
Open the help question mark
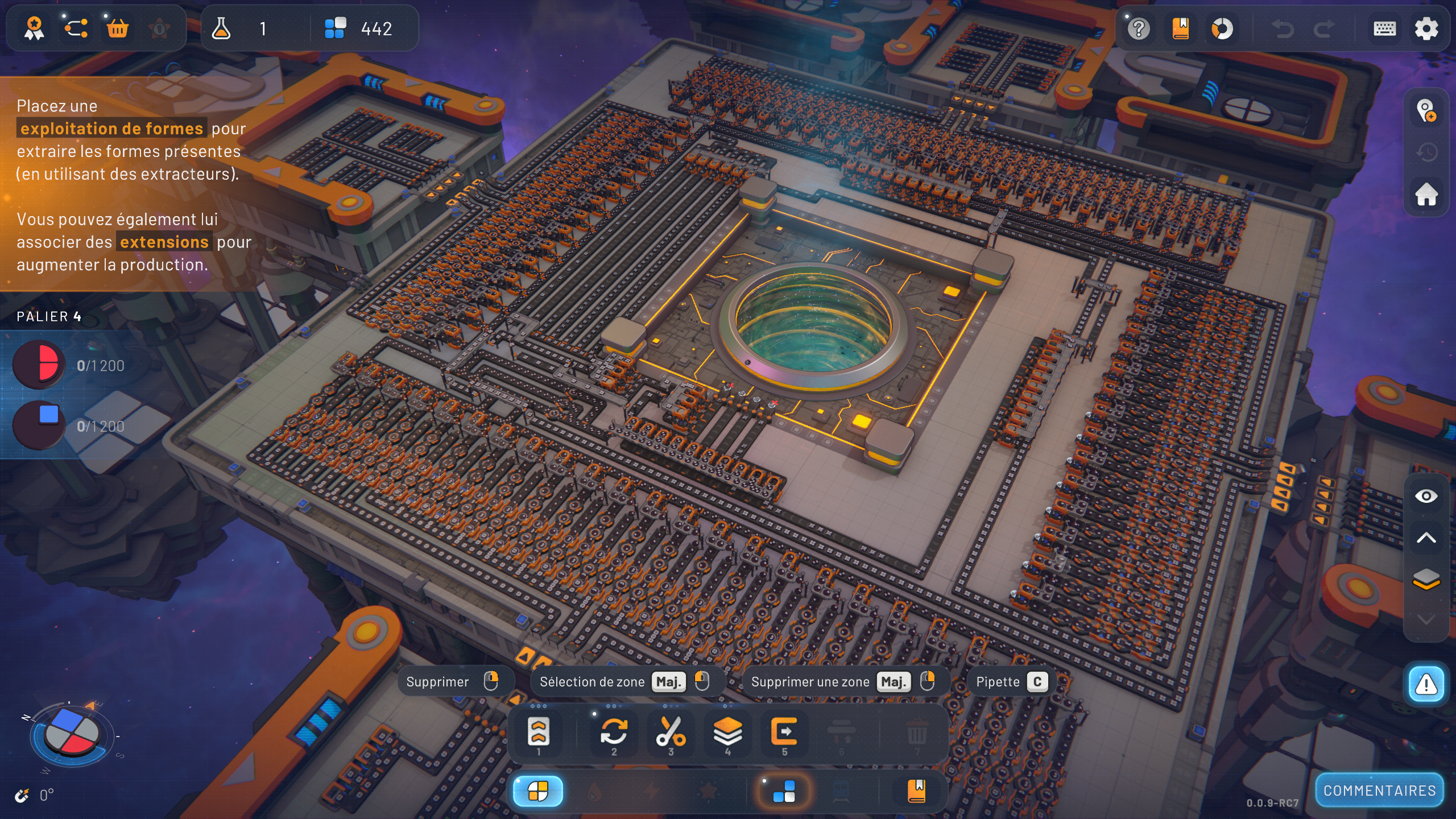click(1139, 29)
